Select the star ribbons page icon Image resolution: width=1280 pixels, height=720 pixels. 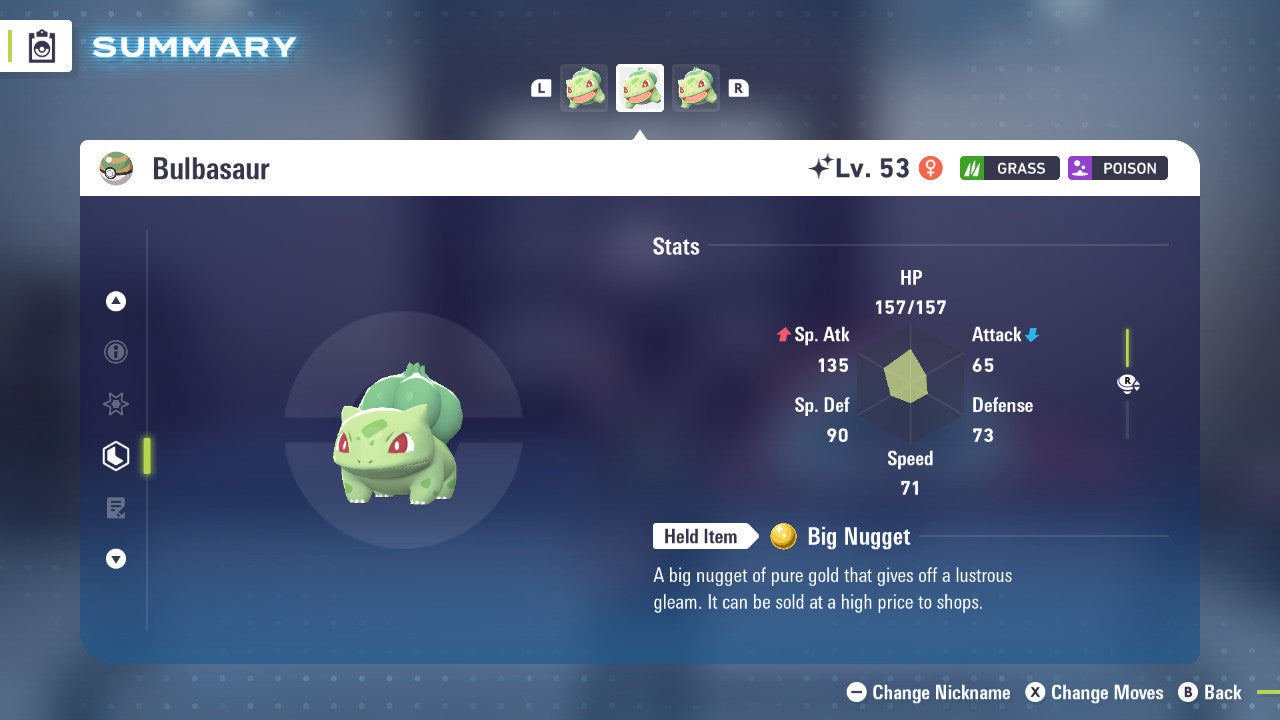(116, 404)
